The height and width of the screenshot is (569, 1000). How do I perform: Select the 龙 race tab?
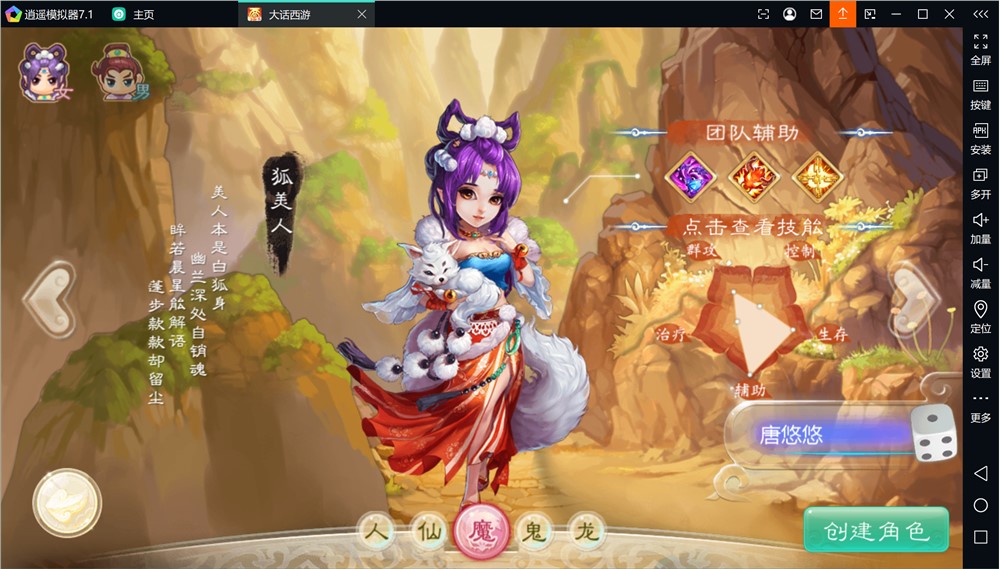[585, 530]
